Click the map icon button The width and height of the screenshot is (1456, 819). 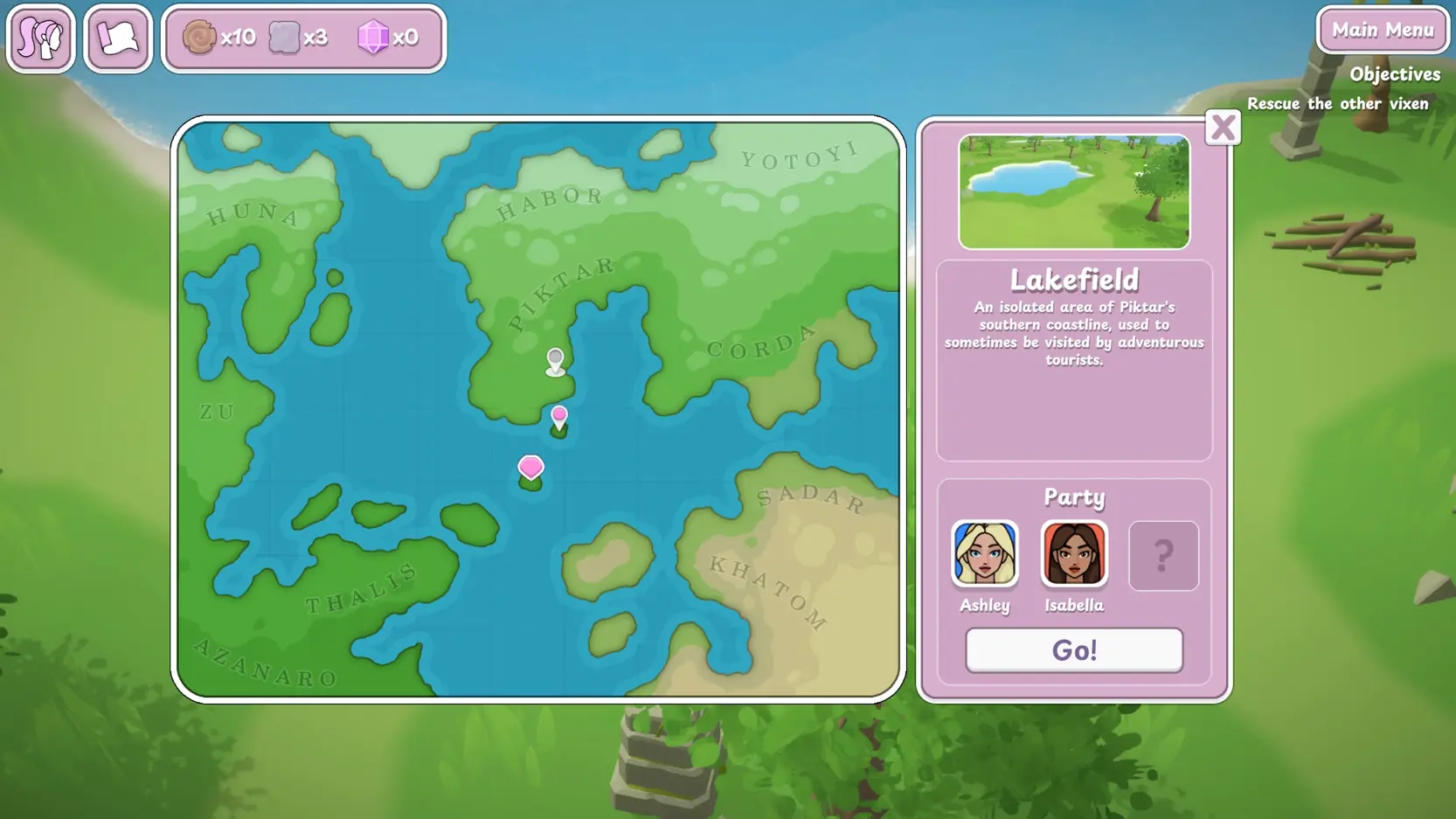(x=118, y=38)
